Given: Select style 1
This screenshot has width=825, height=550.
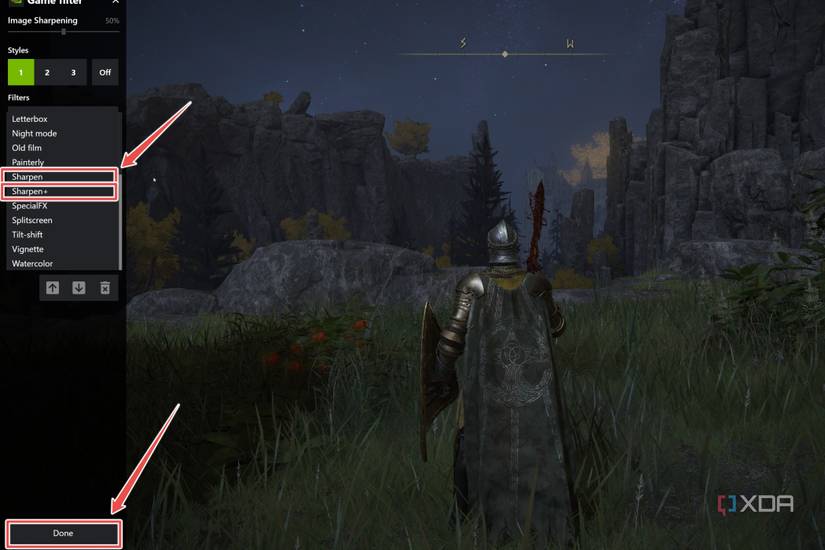Looking at the screenshot, I should pyautogui.click(x=20, y=72).
